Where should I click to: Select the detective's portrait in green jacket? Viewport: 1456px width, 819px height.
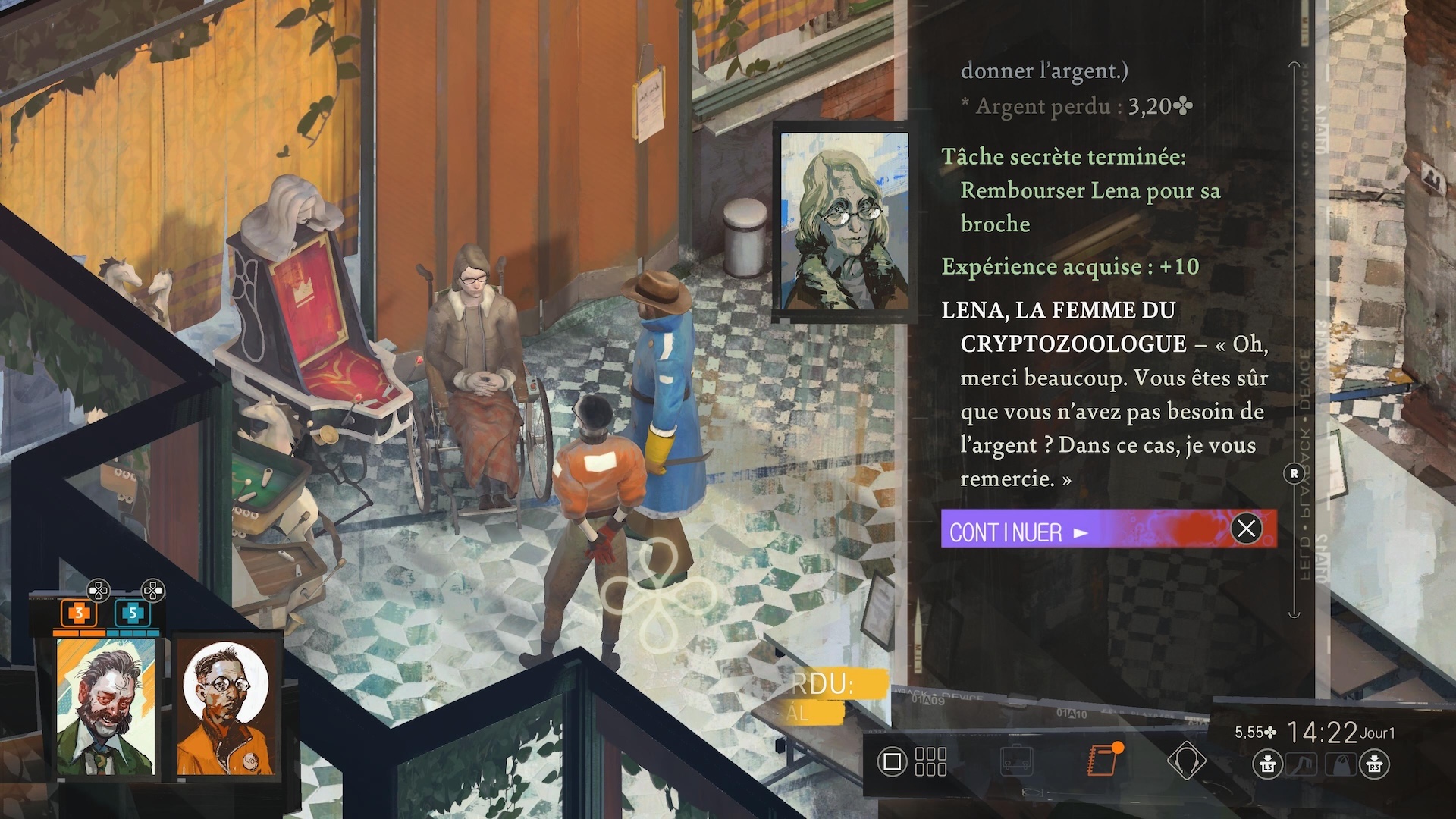[106, 707]
